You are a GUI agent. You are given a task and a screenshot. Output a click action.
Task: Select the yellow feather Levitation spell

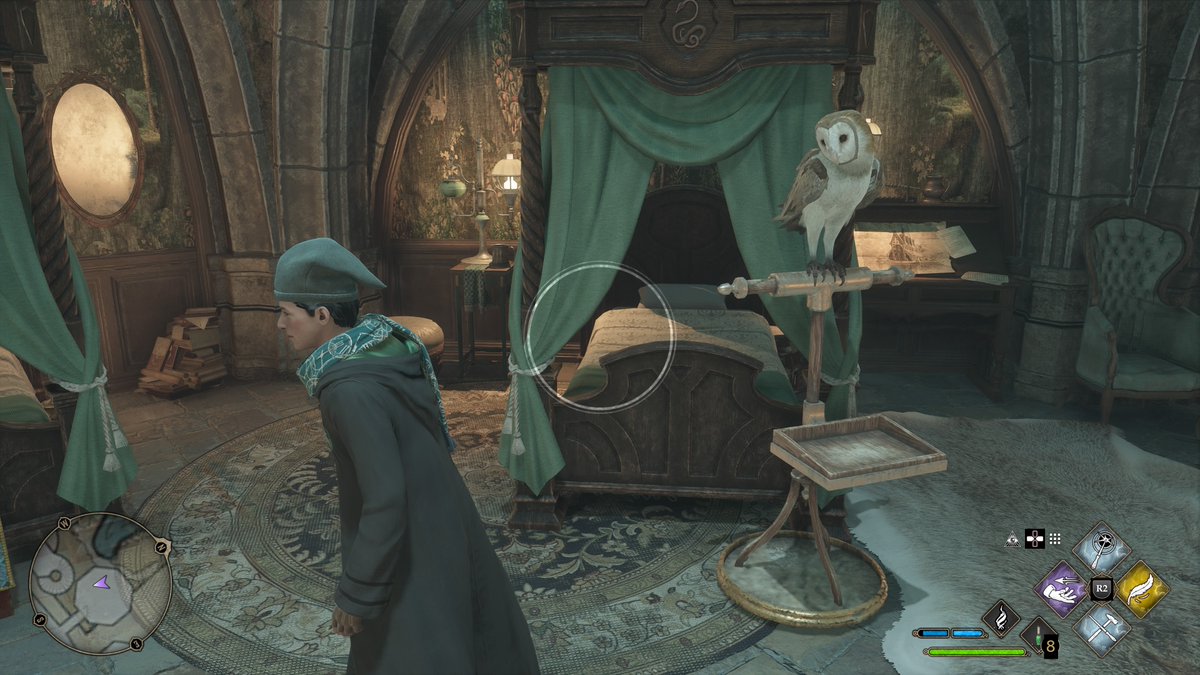pyautogui.click(x=1143, y=589)
